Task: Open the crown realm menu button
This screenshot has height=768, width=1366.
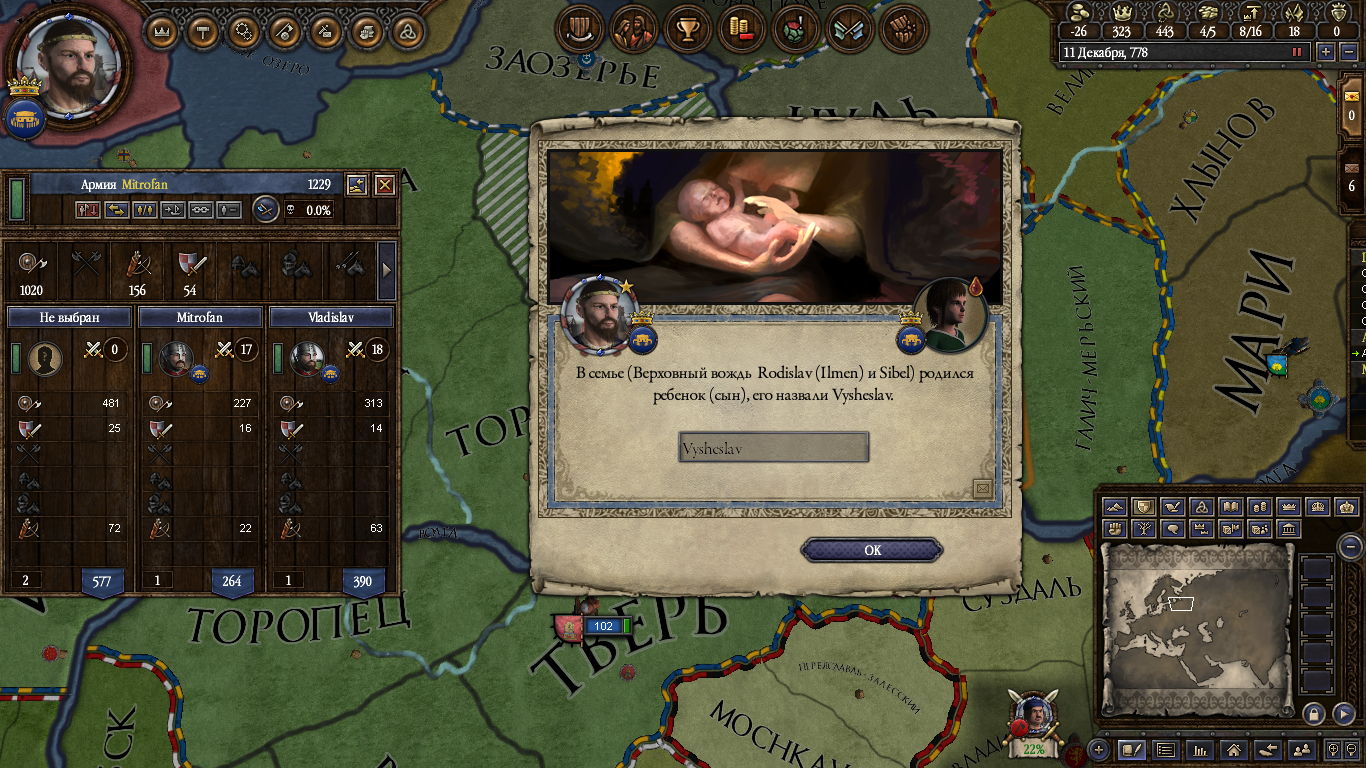Action: point(162,32)
